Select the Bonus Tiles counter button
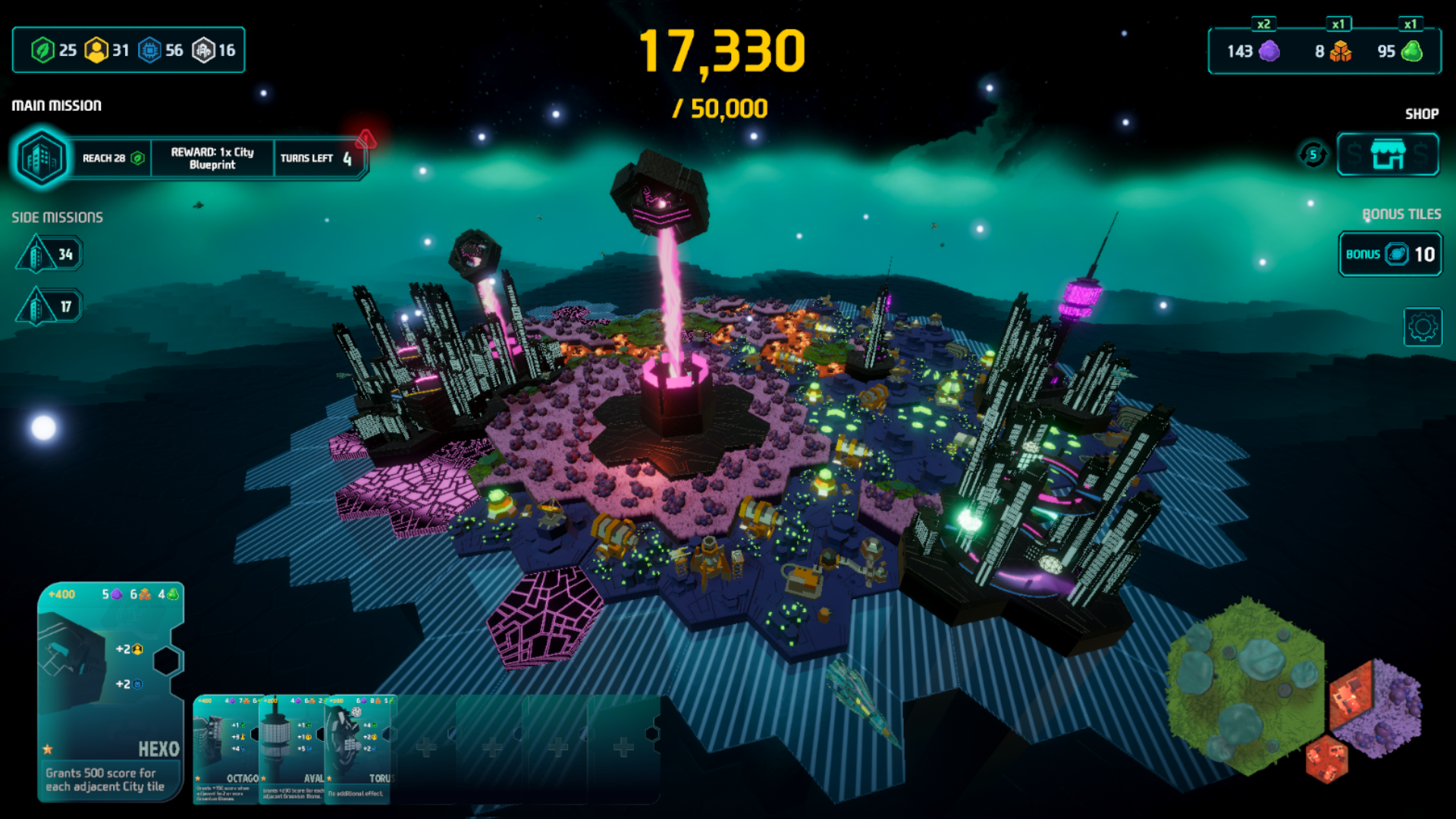 click(x=1390, y=254)
